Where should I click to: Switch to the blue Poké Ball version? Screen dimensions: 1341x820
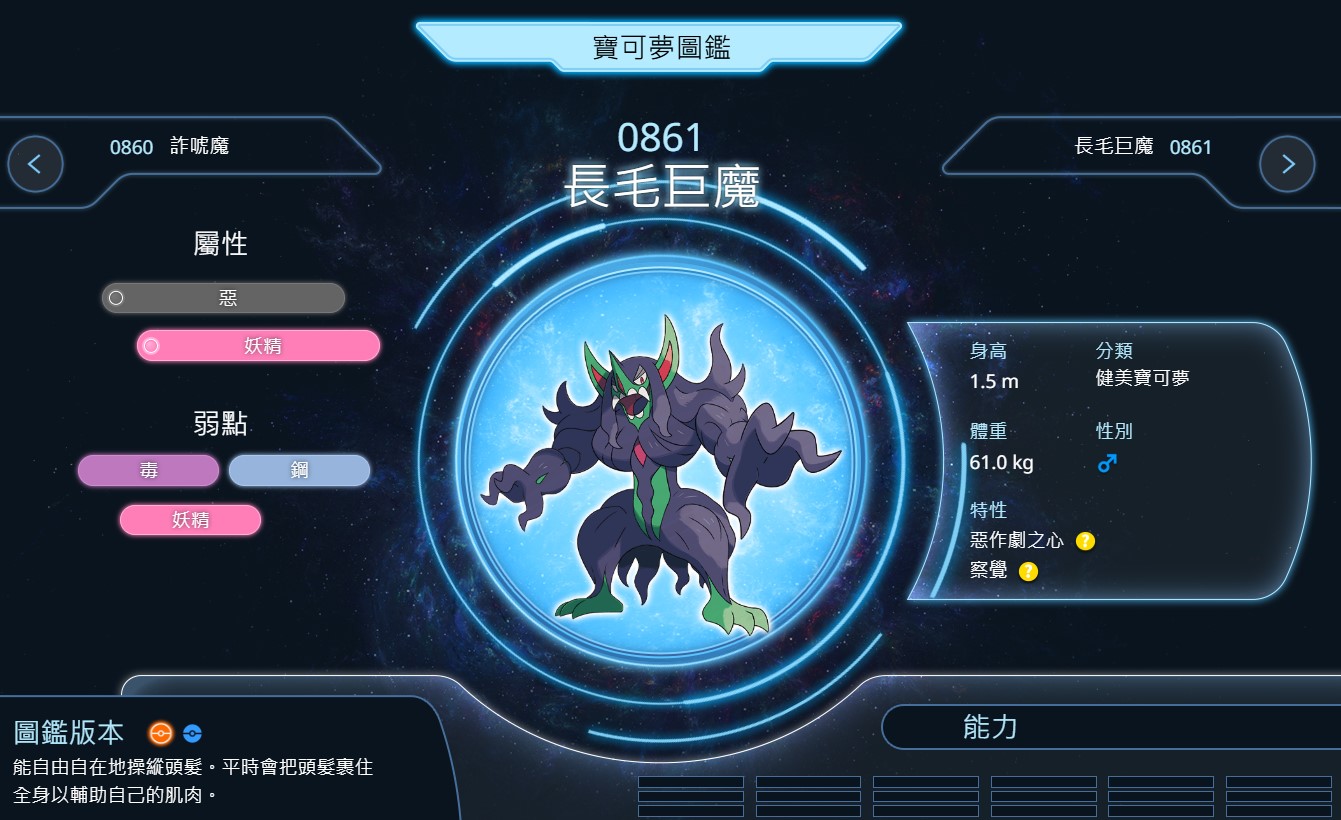point(192,734)
